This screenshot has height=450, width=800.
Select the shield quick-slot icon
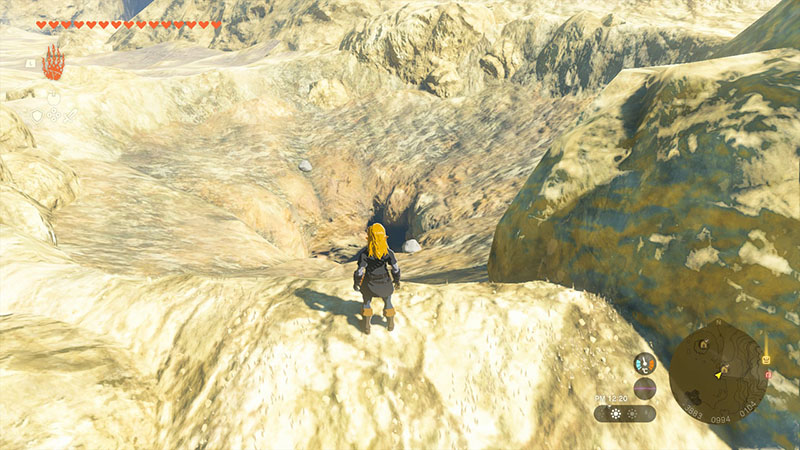pos(38,116)
